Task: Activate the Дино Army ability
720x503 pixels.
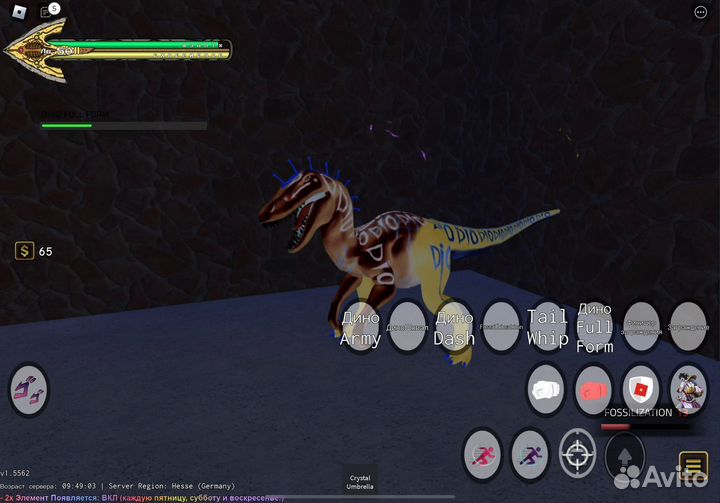Action: click(361, 327)
